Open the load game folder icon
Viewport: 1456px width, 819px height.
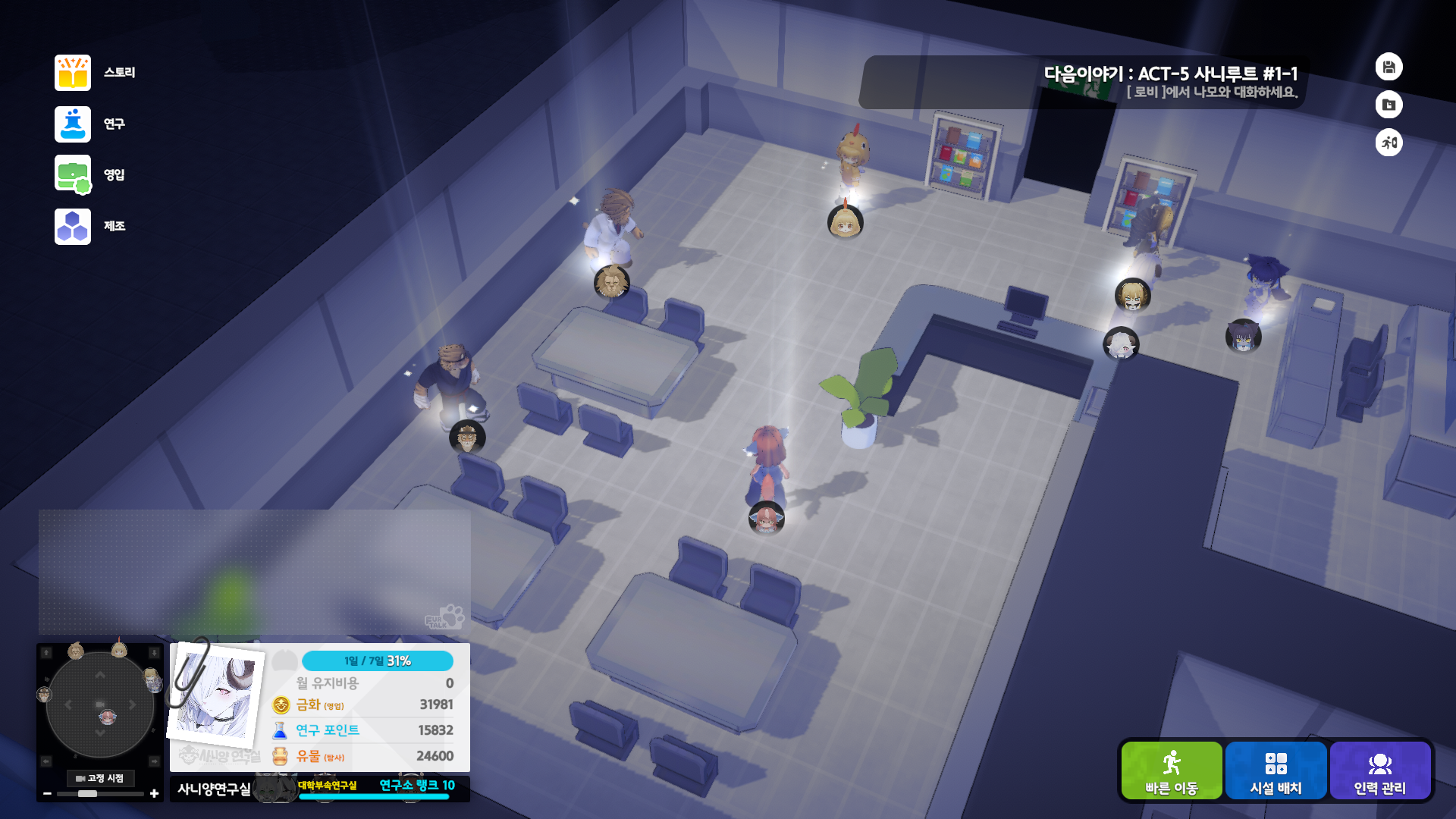(x=1389, y=105)
